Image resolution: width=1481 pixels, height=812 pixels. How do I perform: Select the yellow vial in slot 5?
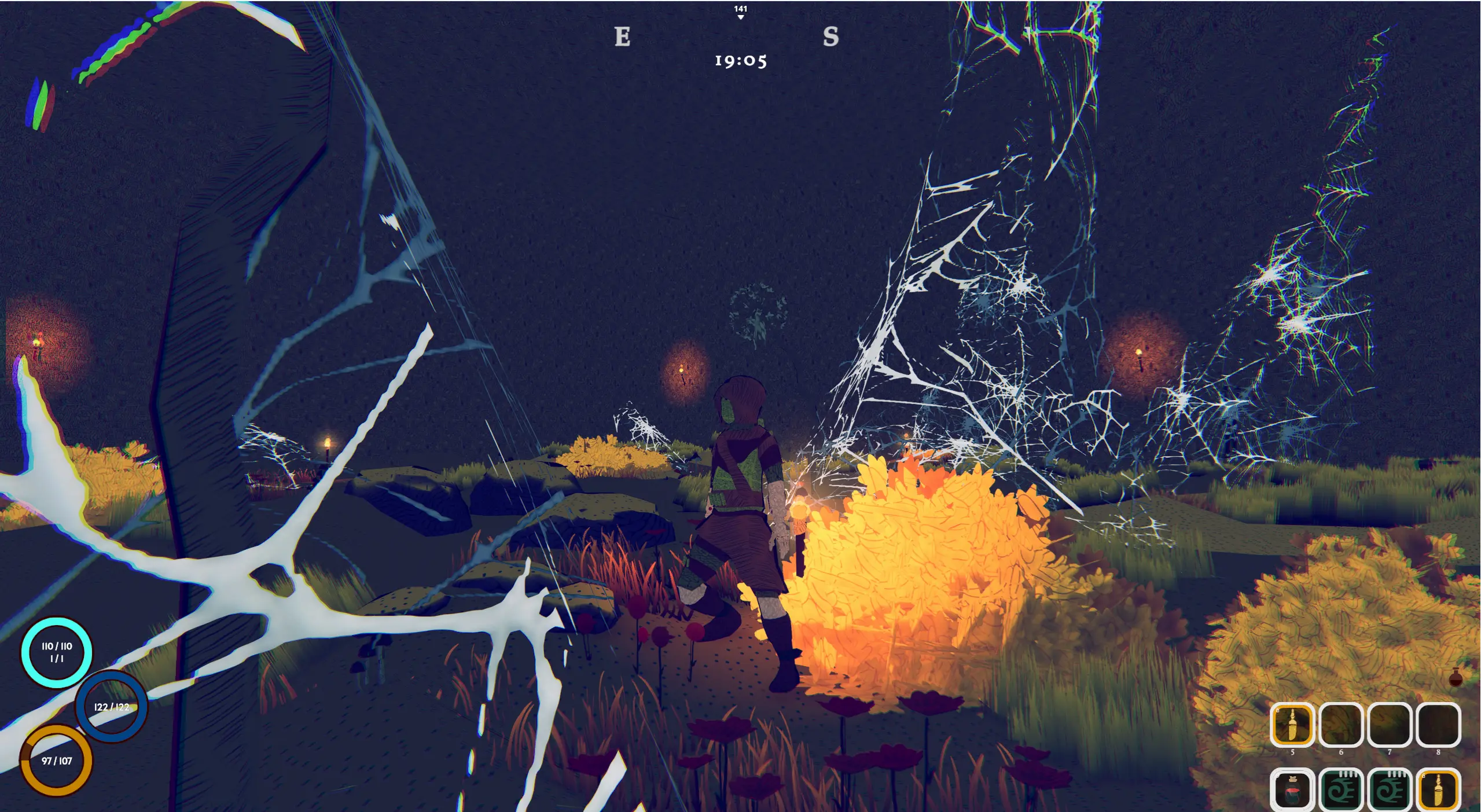tap(1292, 725)
